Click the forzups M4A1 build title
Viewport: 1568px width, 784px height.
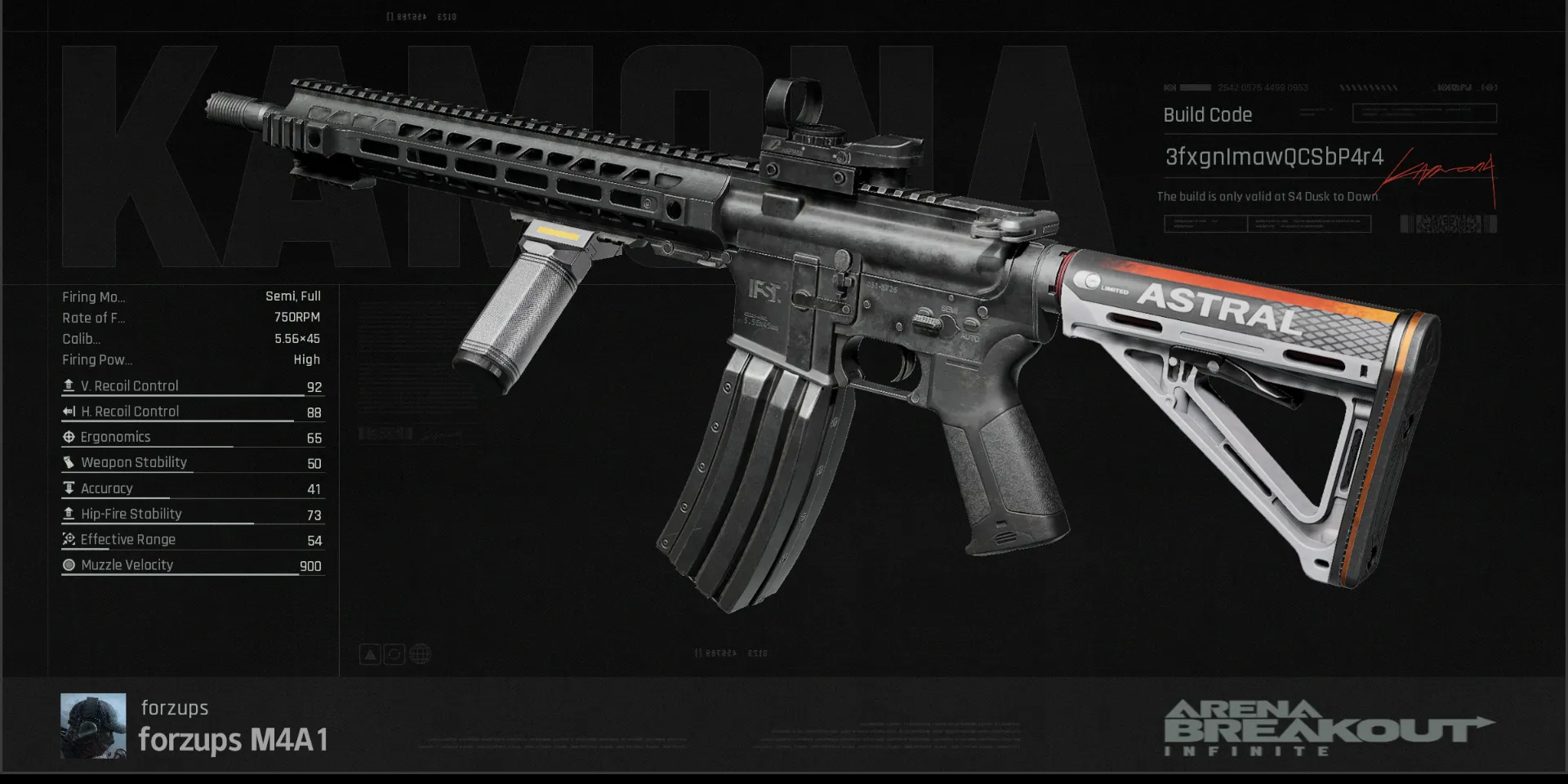233,741
